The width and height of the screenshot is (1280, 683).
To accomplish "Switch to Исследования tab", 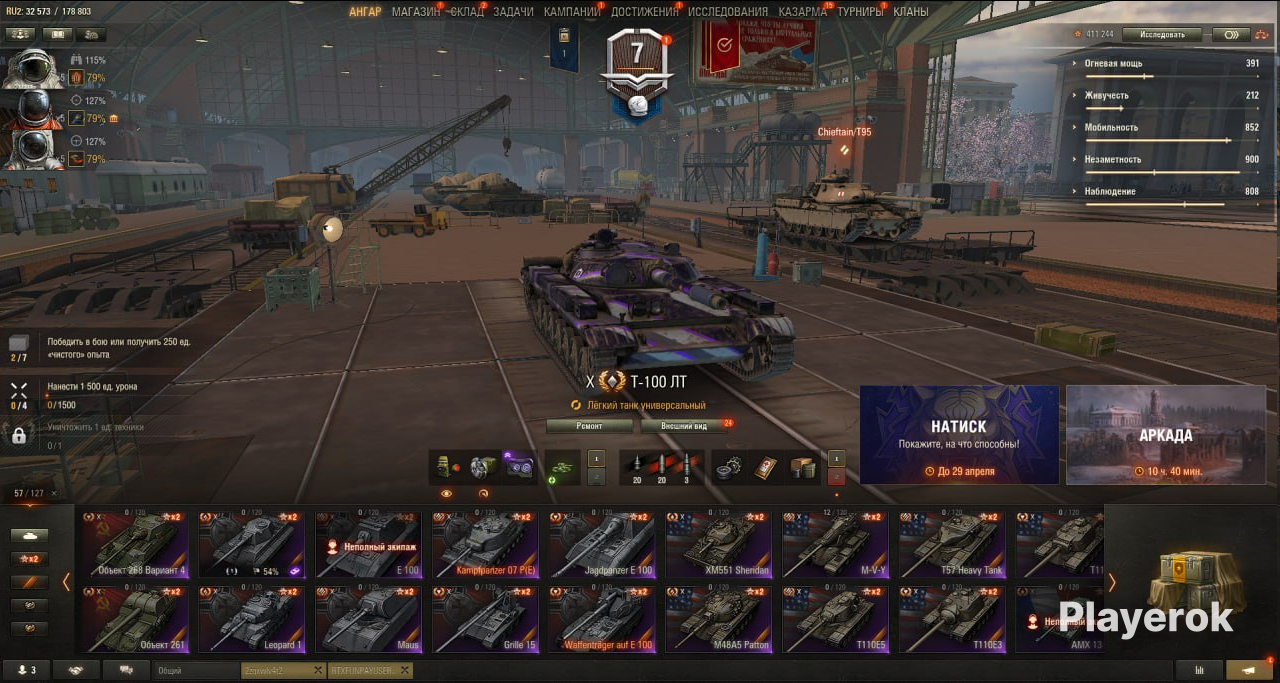I will (728, 12).
